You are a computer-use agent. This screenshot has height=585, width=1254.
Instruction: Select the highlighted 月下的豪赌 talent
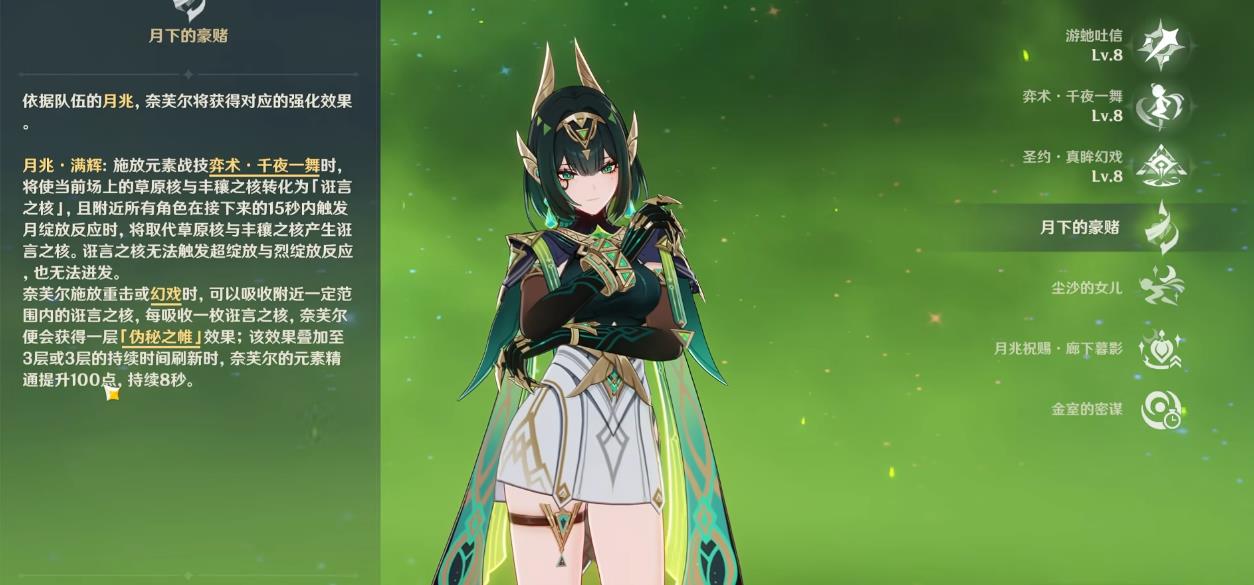coord(1160,227)
